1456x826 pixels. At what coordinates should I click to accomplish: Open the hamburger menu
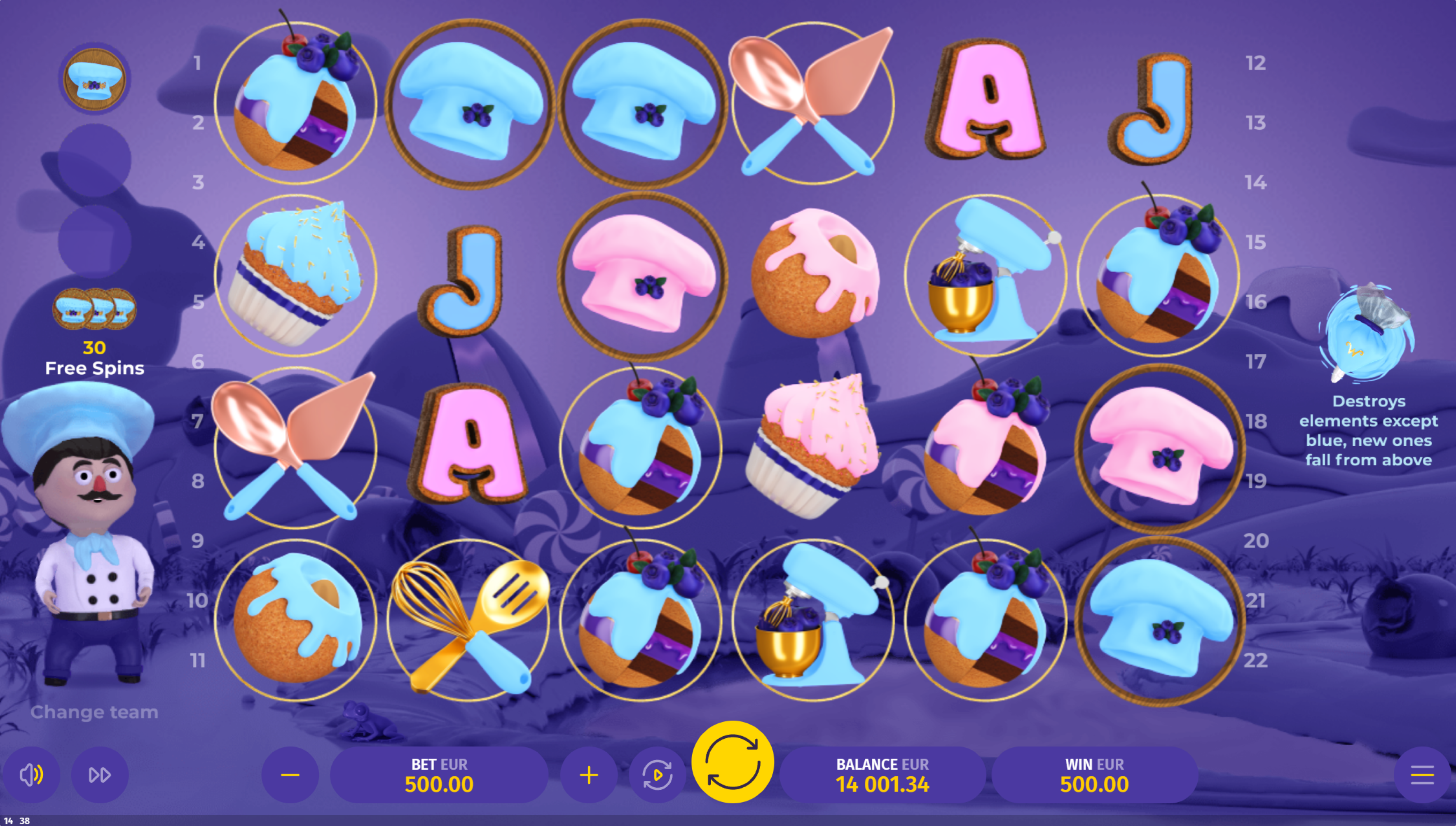pos(1422,775)
